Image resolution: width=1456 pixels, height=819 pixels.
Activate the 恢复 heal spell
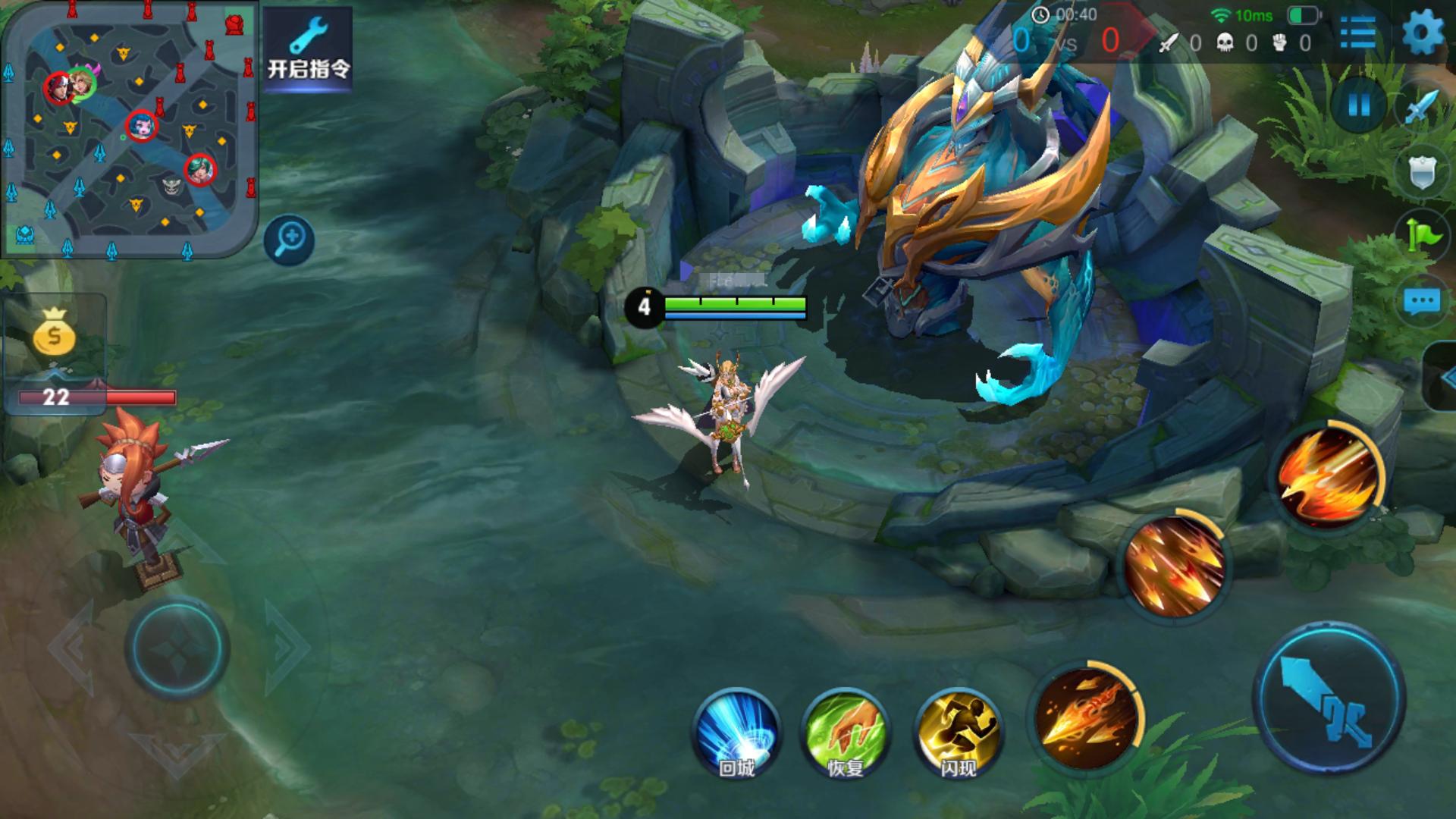[846, 733]
